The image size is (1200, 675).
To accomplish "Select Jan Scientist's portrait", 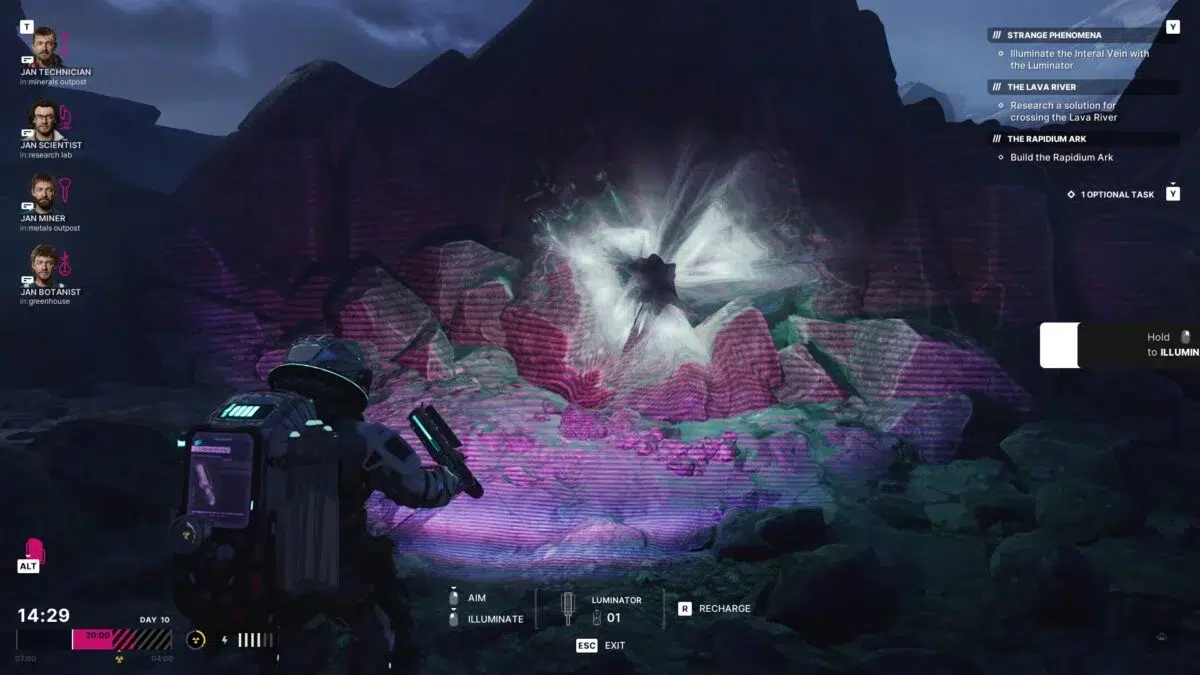I will coord(42,119).
